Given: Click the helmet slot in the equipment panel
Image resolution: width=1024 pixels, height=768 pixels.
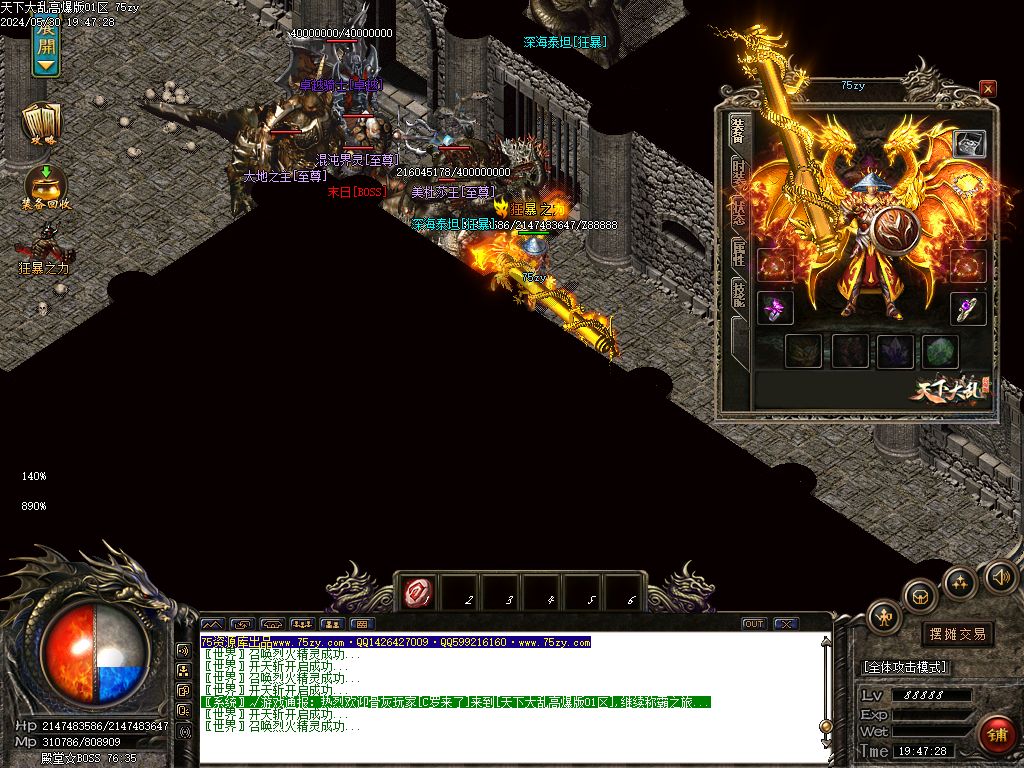Looking at the screenshot, I should click(968, 144).
